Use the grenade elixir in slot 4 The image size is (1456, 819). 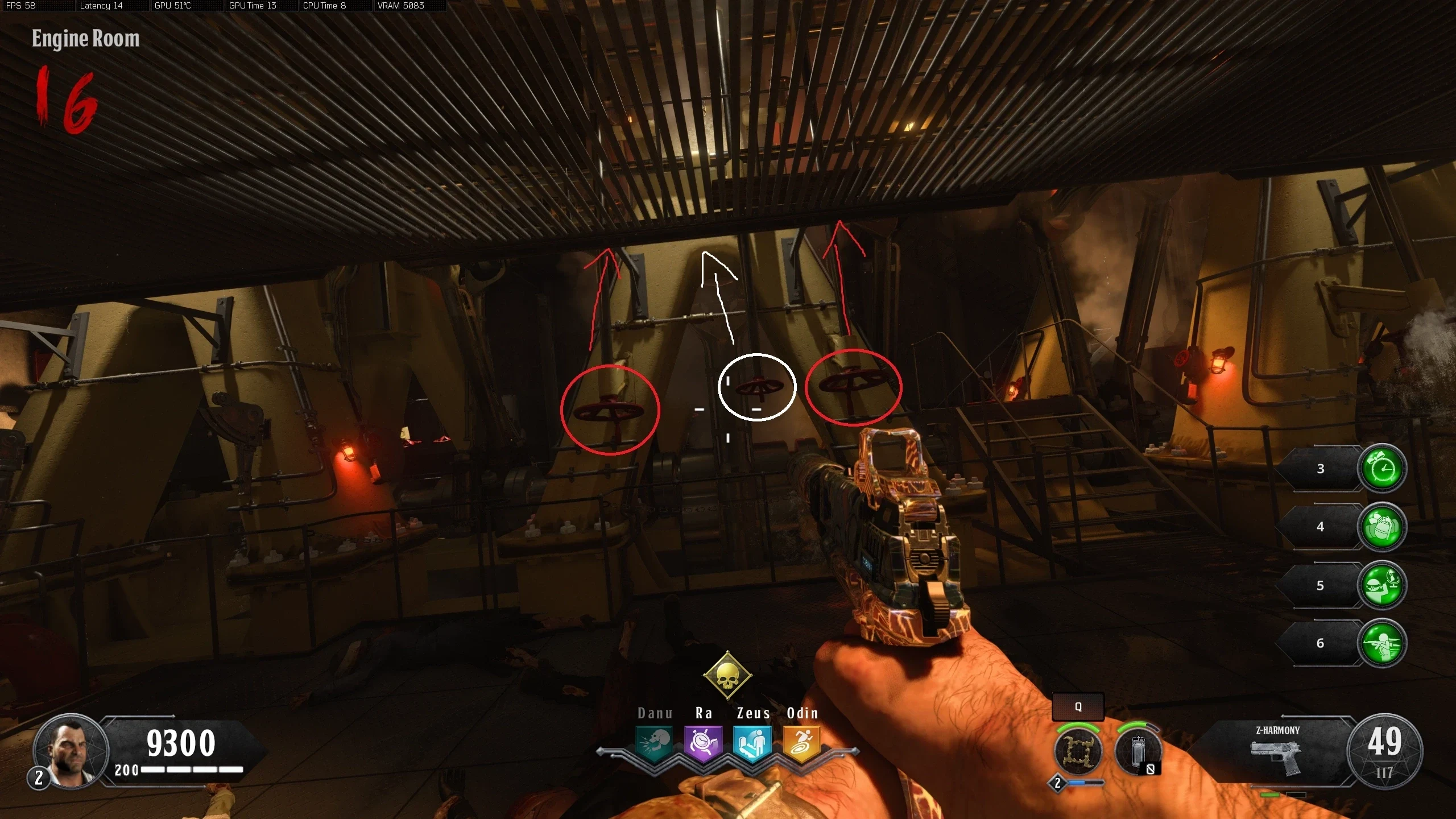pyautogui.click(x=1381, y=527)
